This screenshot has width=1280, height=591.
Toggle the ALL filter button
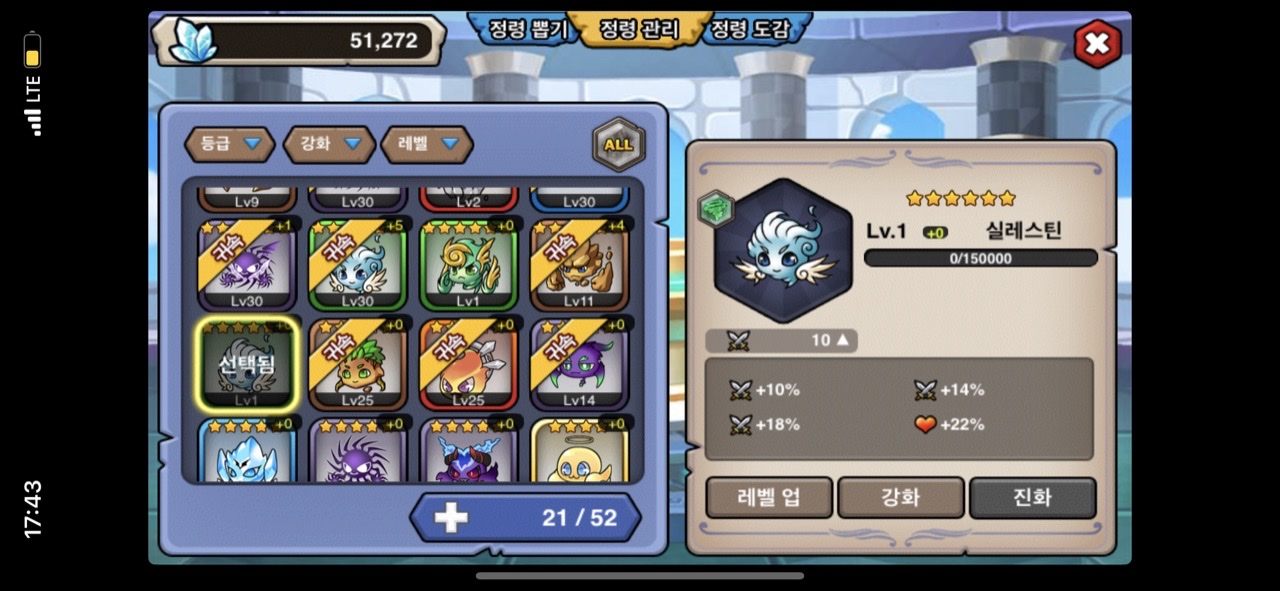click(x=618, y=144)
